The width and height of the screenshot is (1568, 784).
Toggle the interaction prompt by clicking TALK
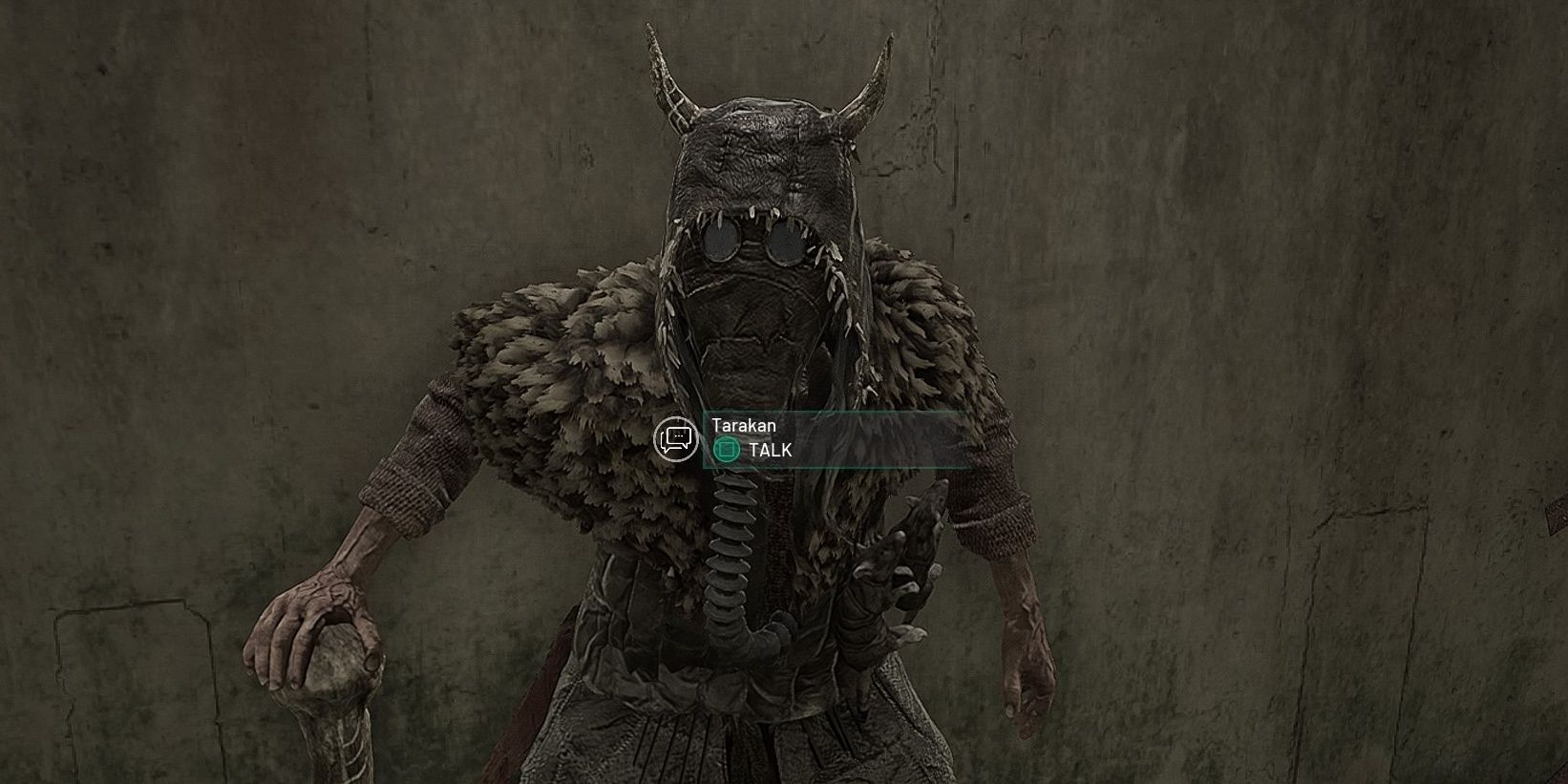(x=773, y=449)
